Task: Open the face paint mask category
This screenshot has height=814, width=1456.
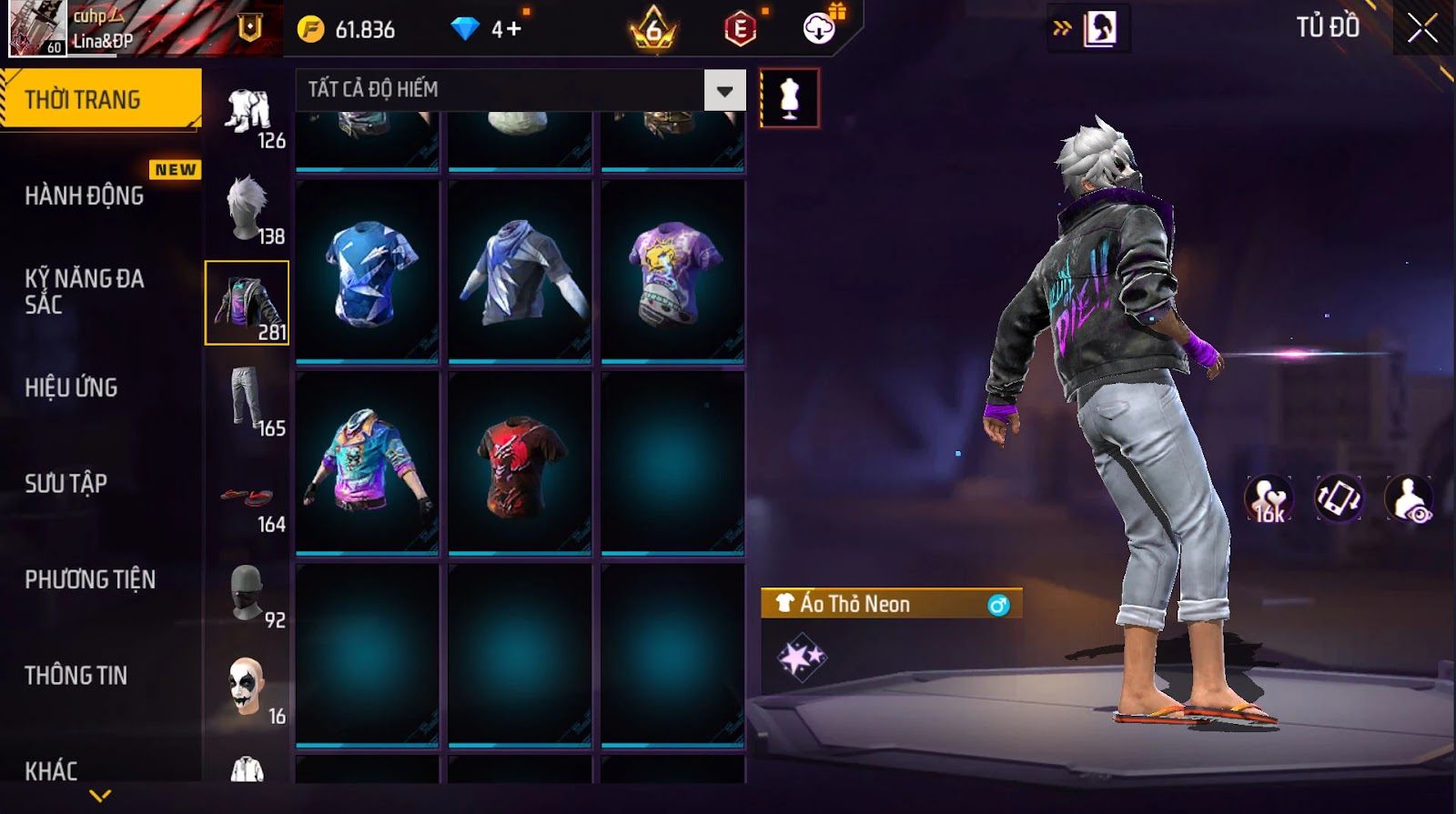Action: click(247, 688)
